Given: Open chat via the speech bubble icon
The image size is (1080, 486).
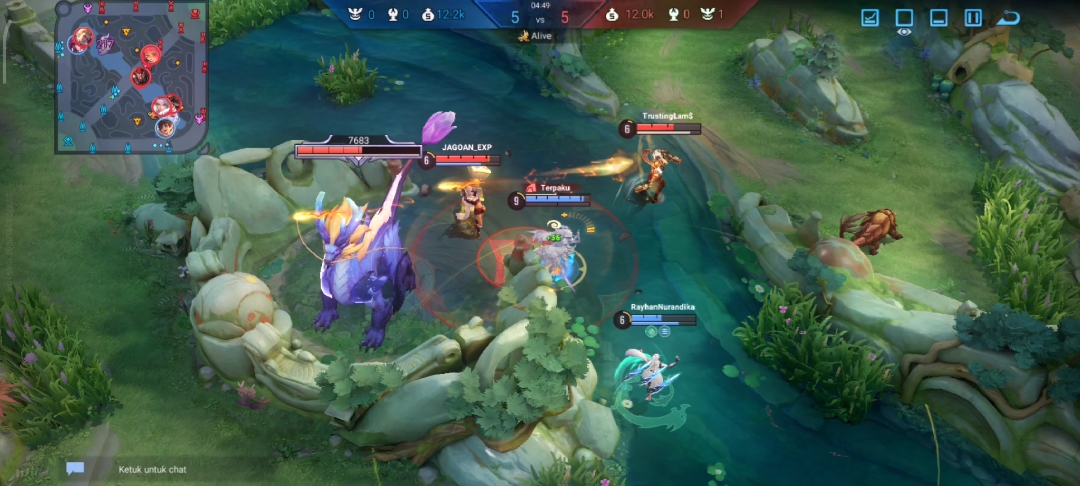Looking at the screenshot, I should click(x=75, y=468).
